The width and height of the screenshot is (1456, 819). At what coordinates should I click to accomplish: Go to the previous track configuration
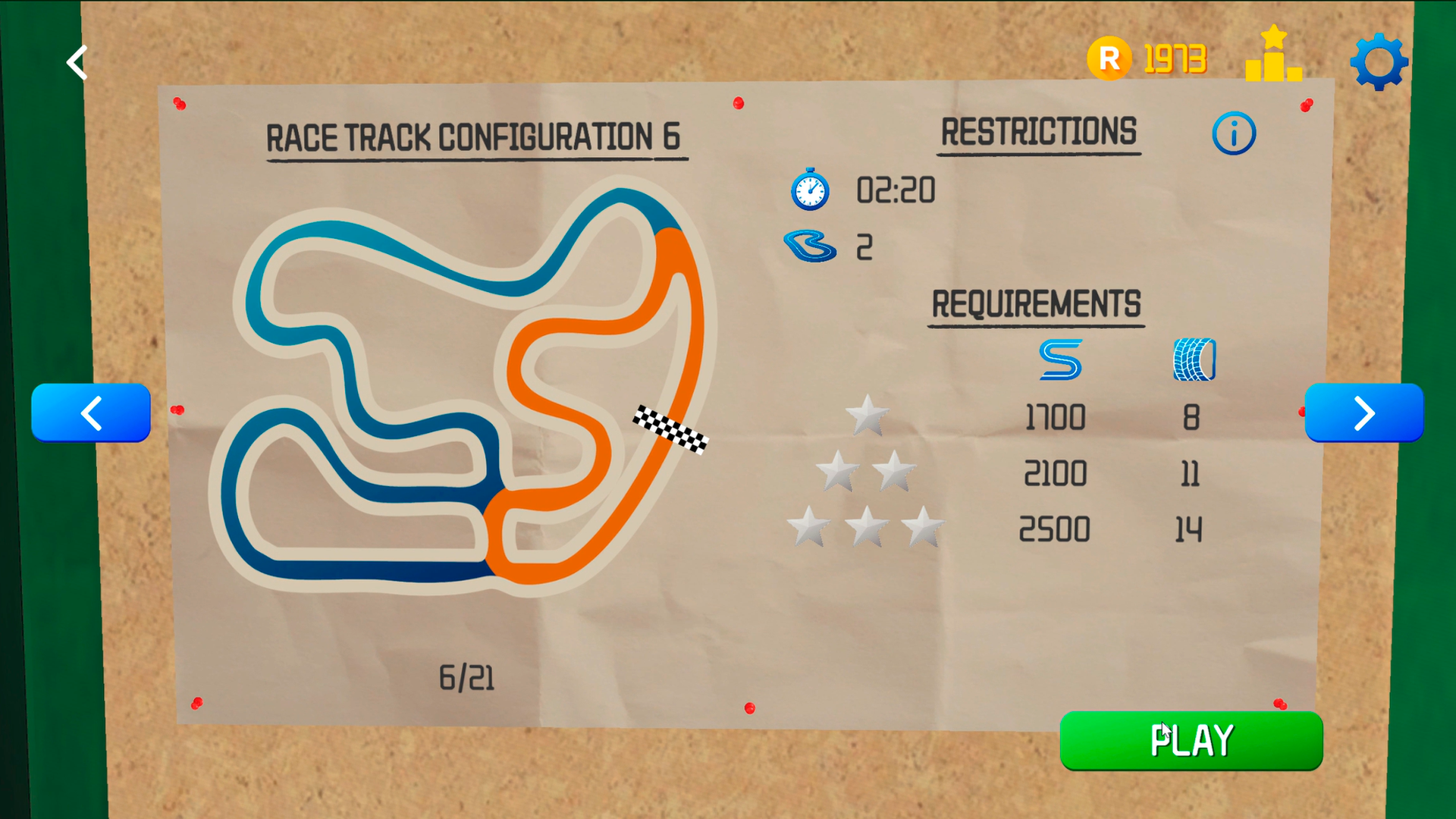coord(91,413)
